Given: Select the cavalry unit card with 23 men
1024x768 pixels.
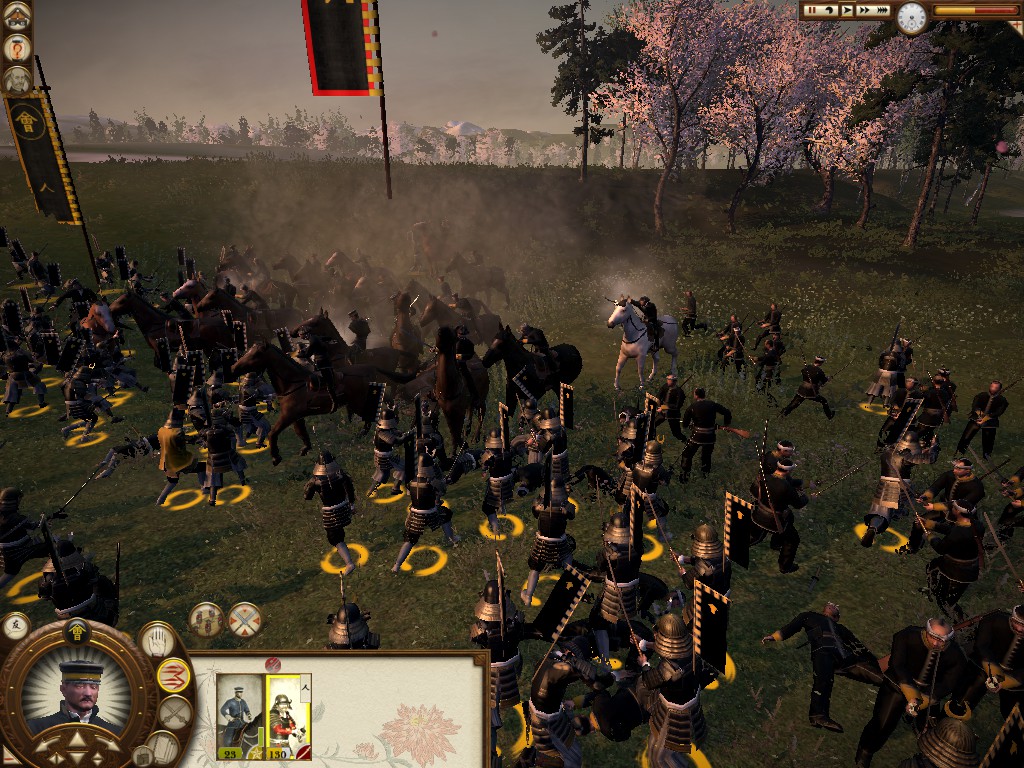Looking at the screenshot, I should [236, 715].
